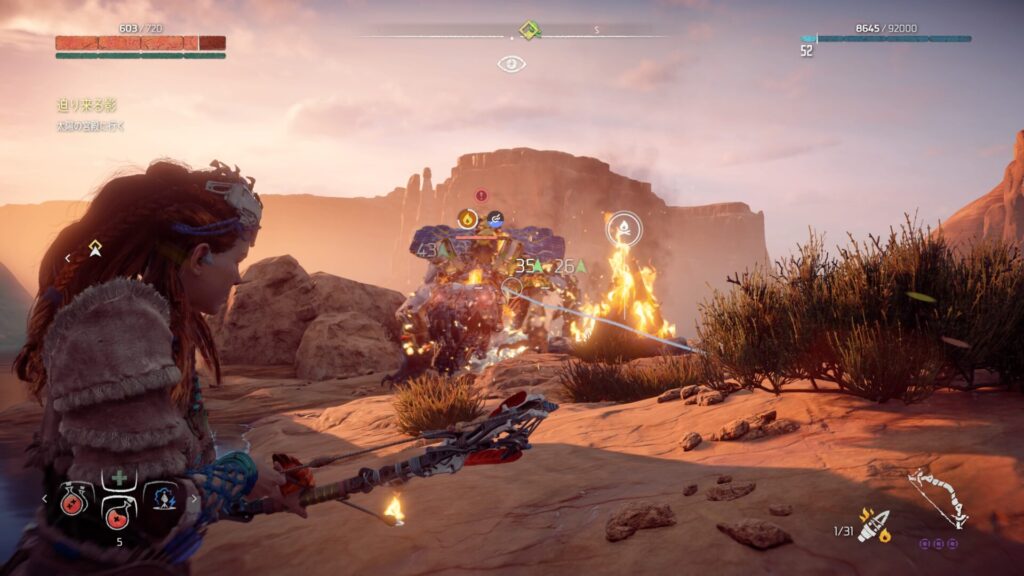Click the enemy's blue status effect icon
This screenshot has width=1024, height=576.
tap(495, 218)
